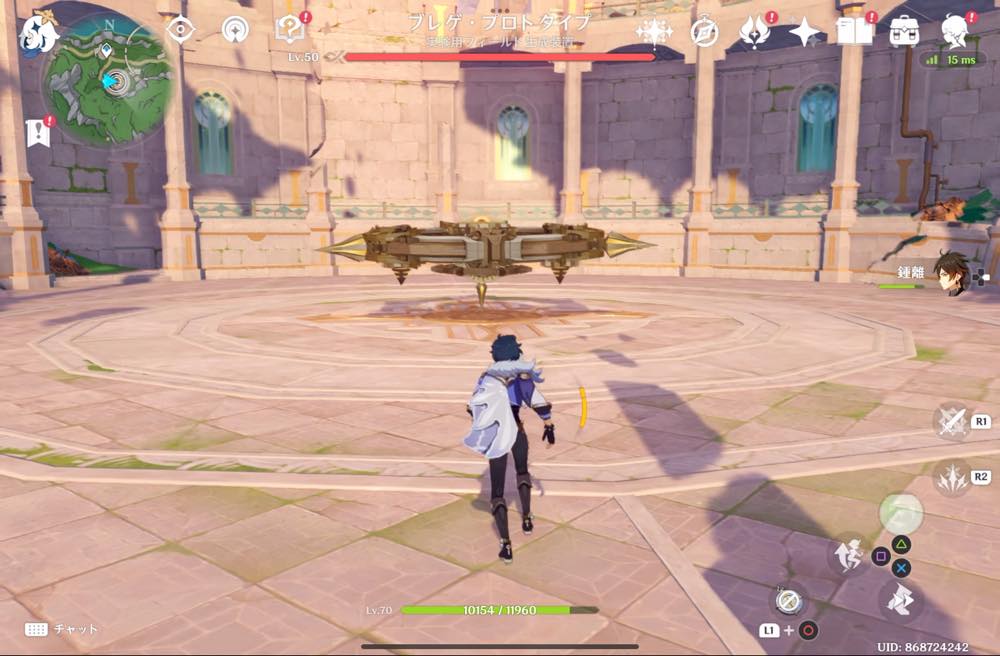Tap the sprint dash icon
This screenshot has height=656, width=1000.
click(x=901, y=600)
